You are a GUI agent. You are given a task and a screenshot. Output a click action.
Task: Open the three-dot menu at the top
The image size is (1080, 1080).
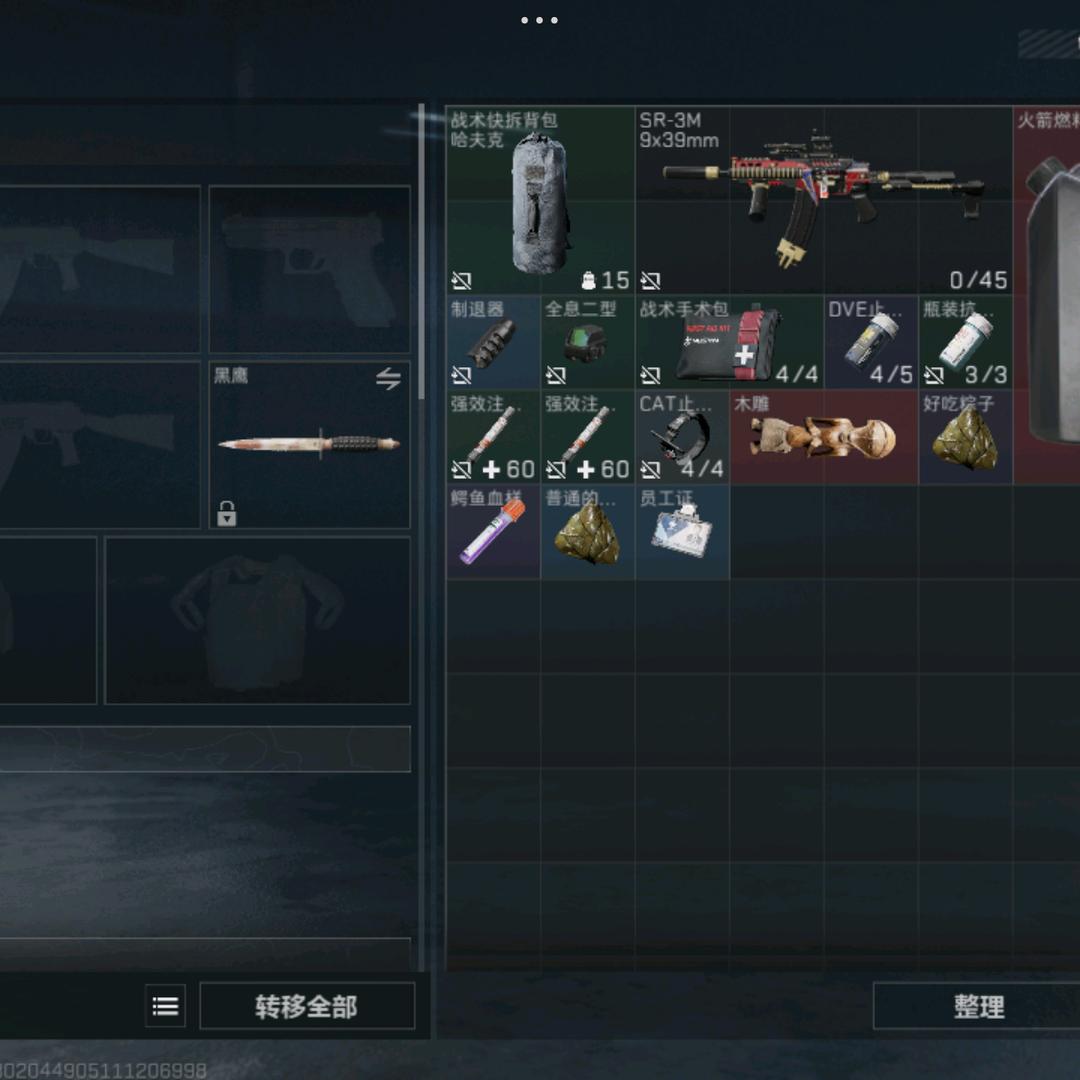coord(539,20)
